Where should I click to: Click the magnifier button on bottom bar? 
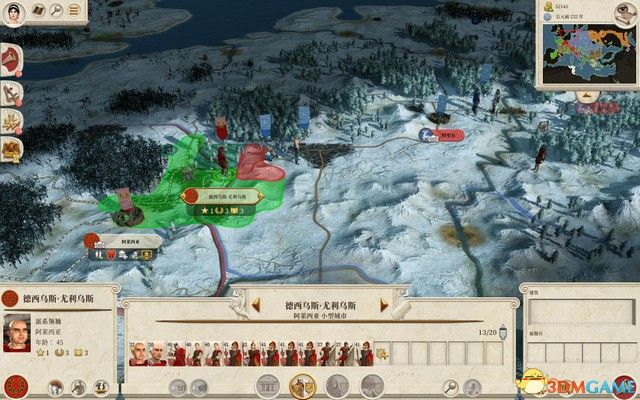point(451,386)
